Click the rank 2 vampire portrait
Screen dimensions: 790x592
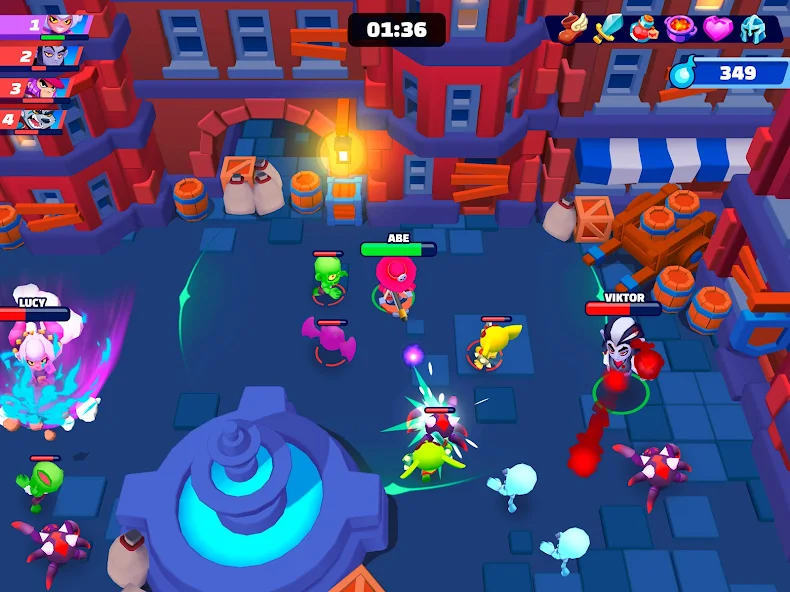[54, 54]
